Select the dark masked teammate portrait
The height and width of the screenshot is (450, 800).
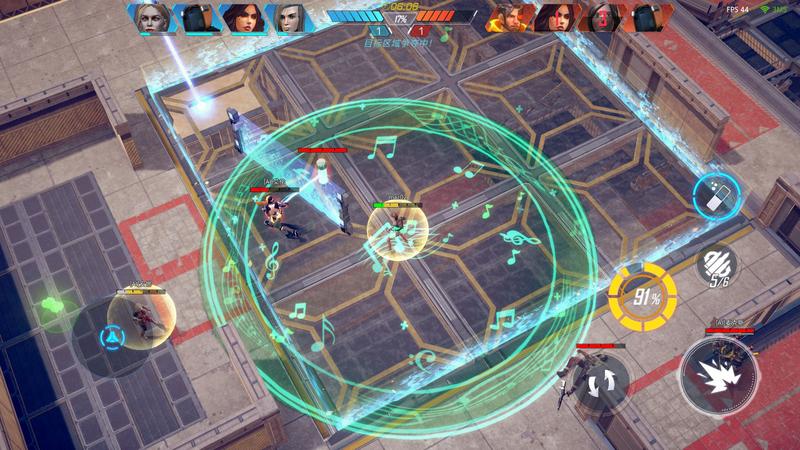click(x=196, y=18)
